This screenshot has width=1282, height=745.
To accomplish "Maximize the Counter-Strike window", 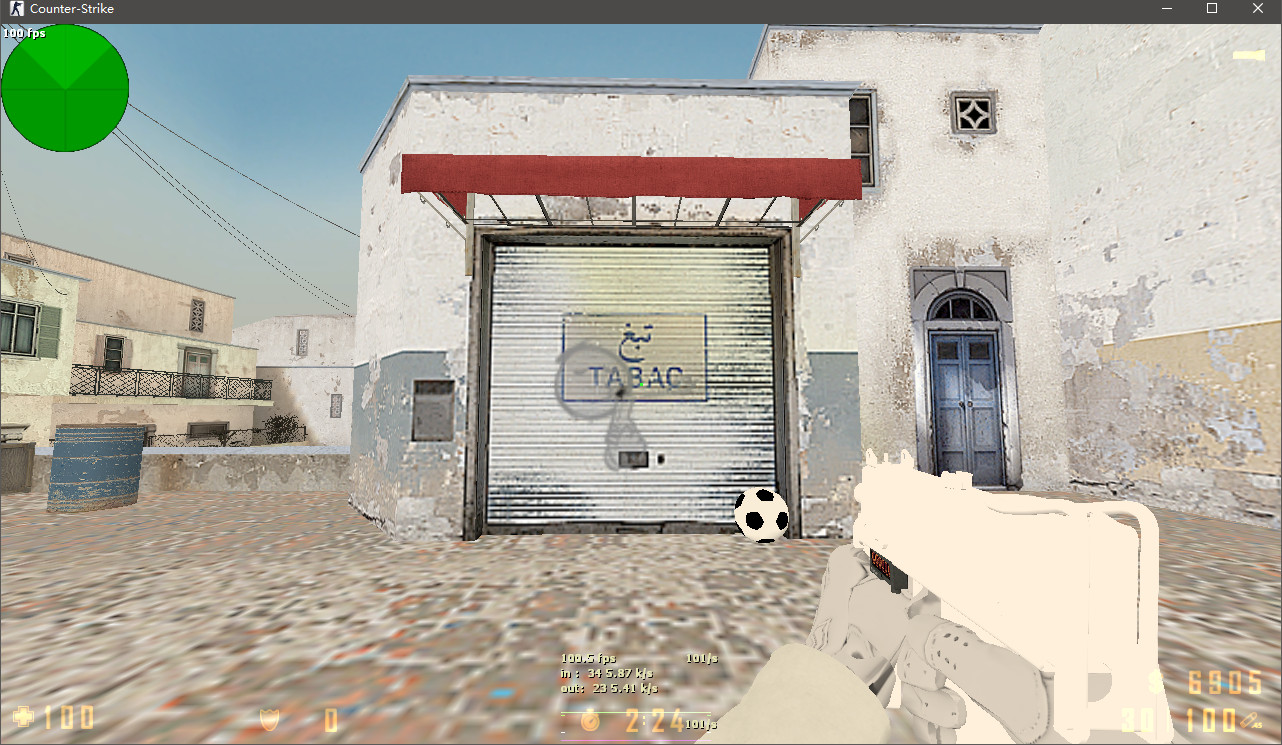I will click(1211, 9).
